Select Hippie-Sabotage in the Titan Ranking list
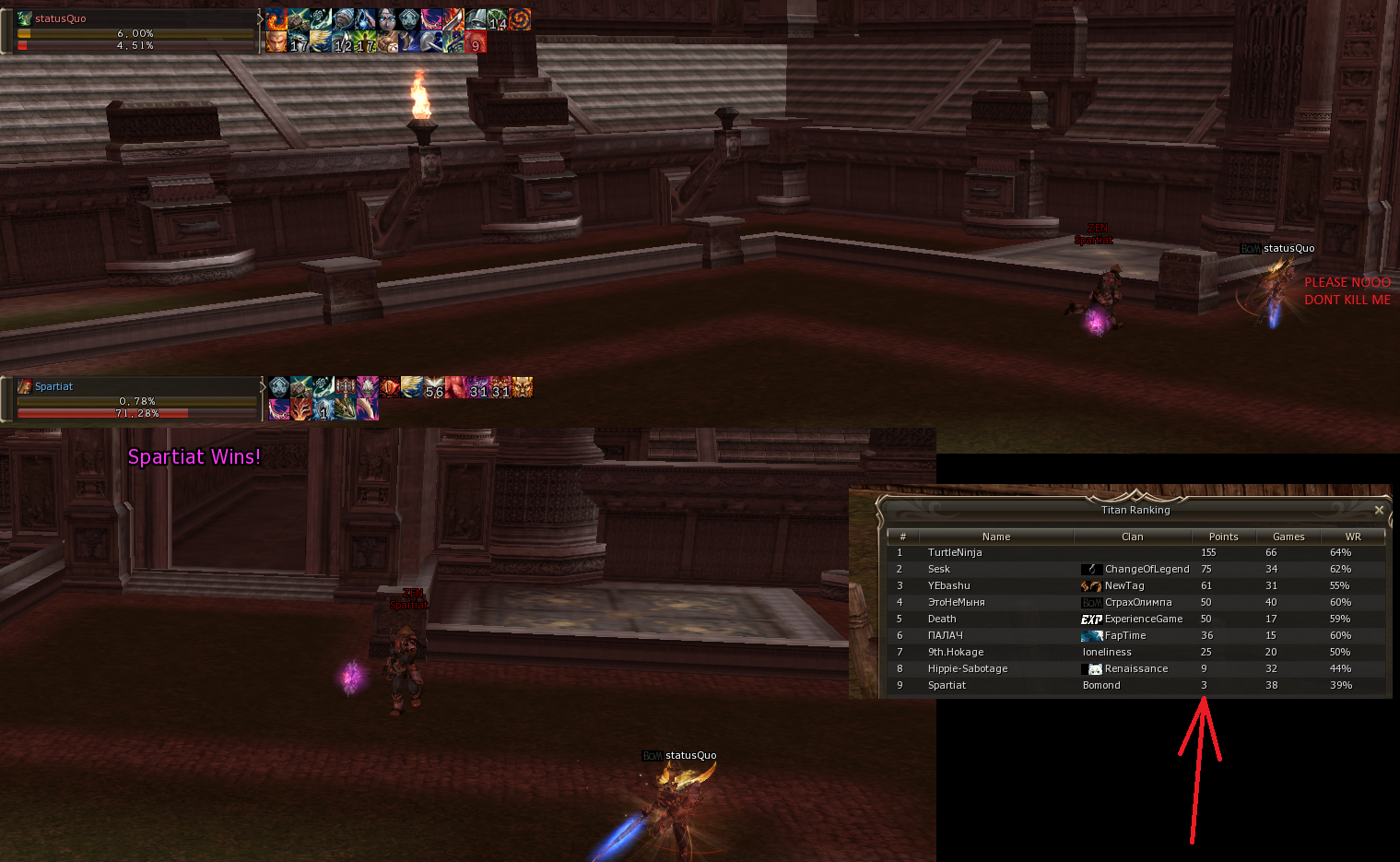Image resolution: width=1400 pixels, height=862 pixels. click(968, 668)
